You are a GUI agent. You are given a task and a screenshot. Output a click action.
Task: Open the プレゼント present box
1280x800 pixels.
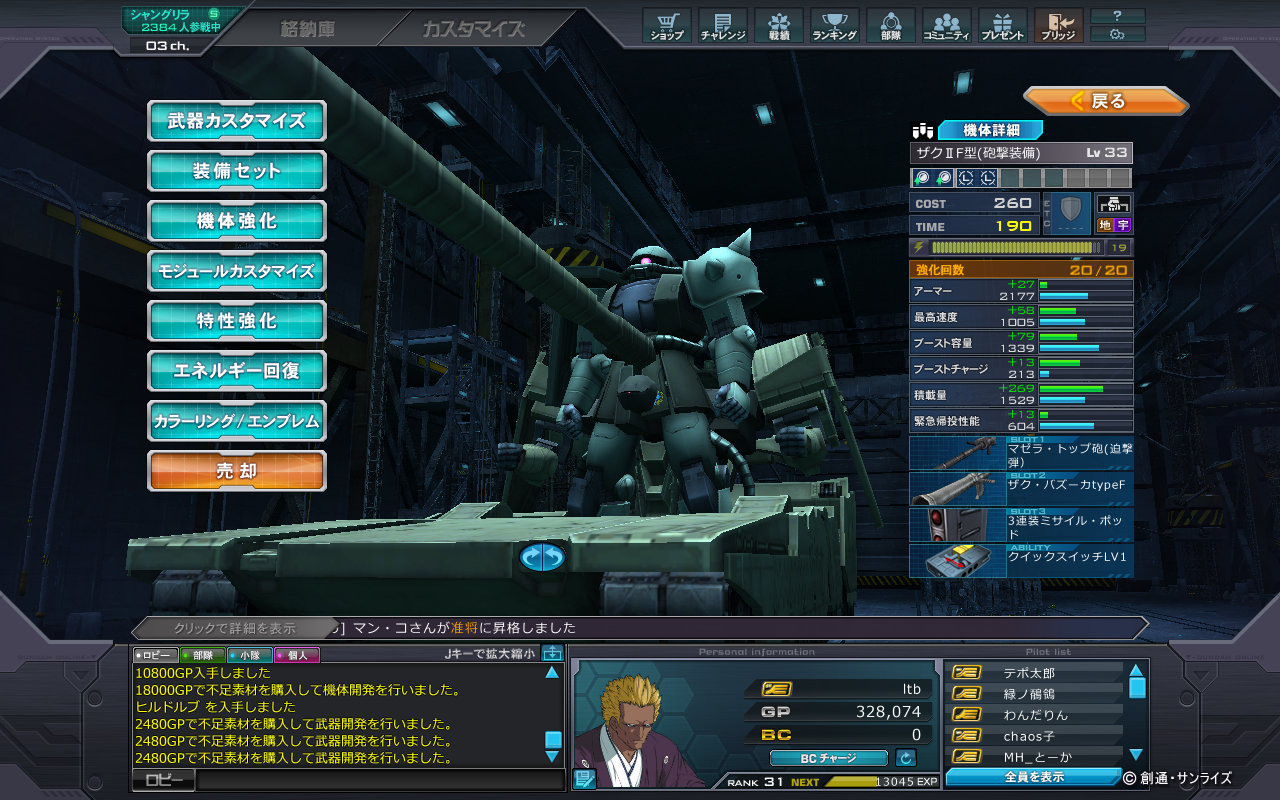[1002, 26]
